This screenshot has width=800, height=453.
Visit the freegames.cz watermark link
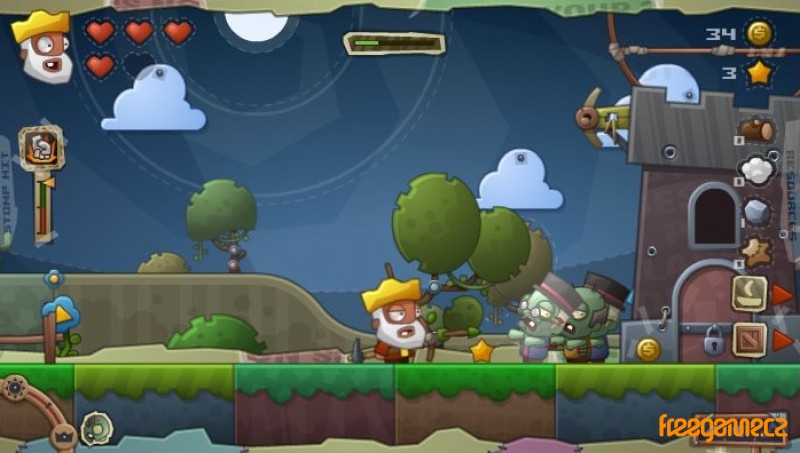pyautogui.click(x=722, y=428)
